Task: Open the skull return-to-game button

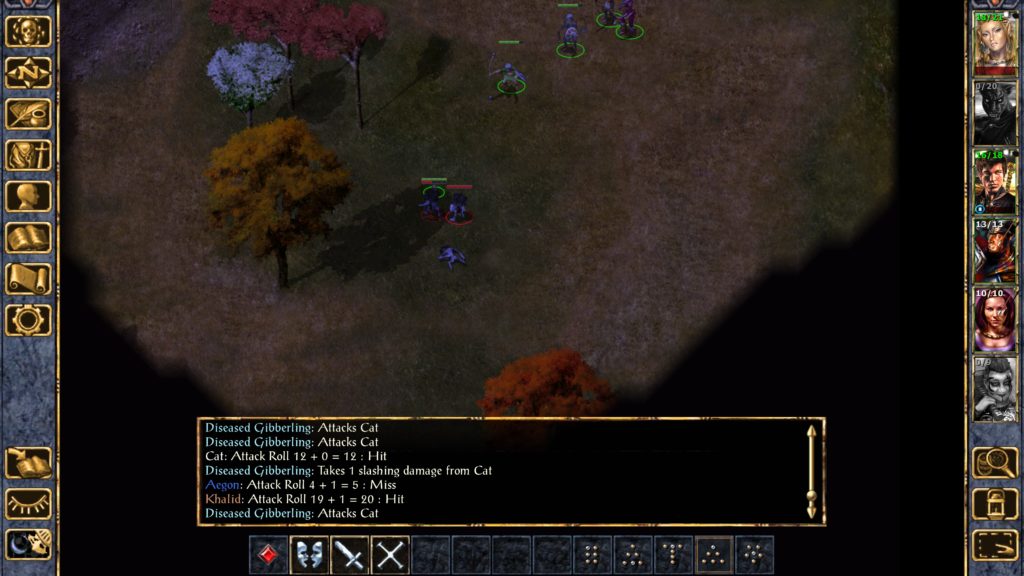Action: click(x=28, y=32)
